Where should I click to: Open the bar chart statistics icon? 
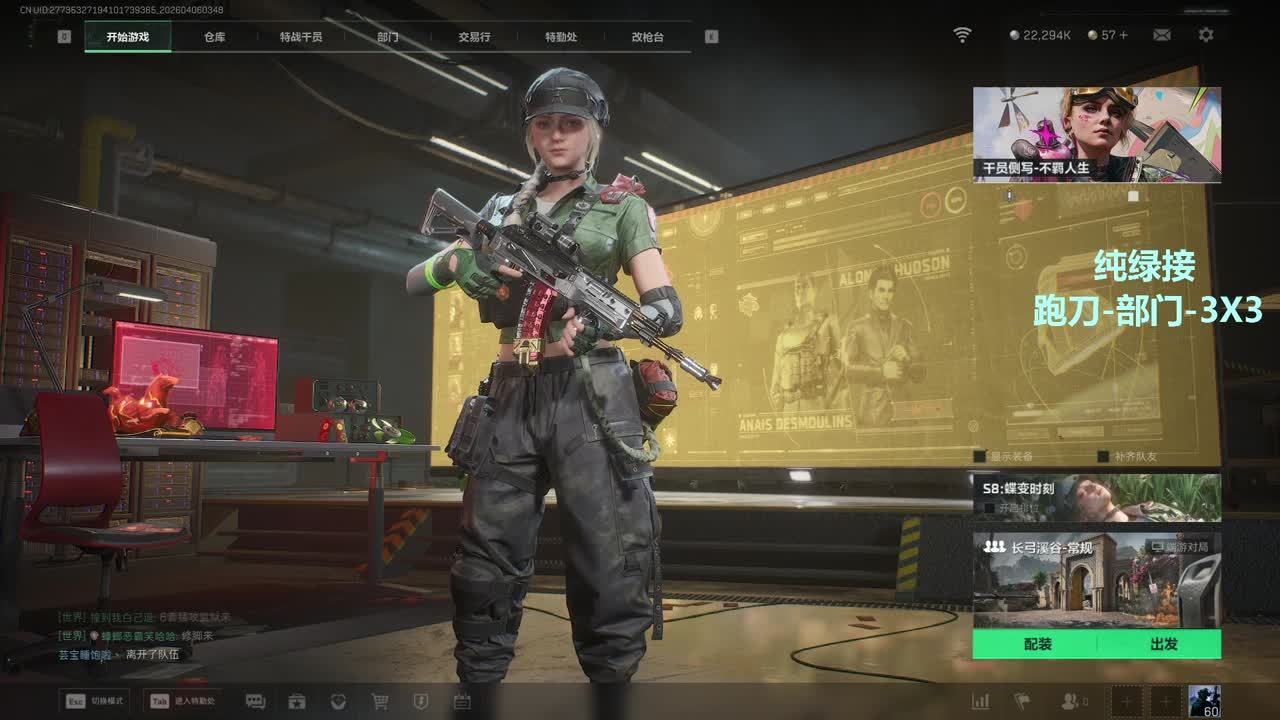coord(981,701)
